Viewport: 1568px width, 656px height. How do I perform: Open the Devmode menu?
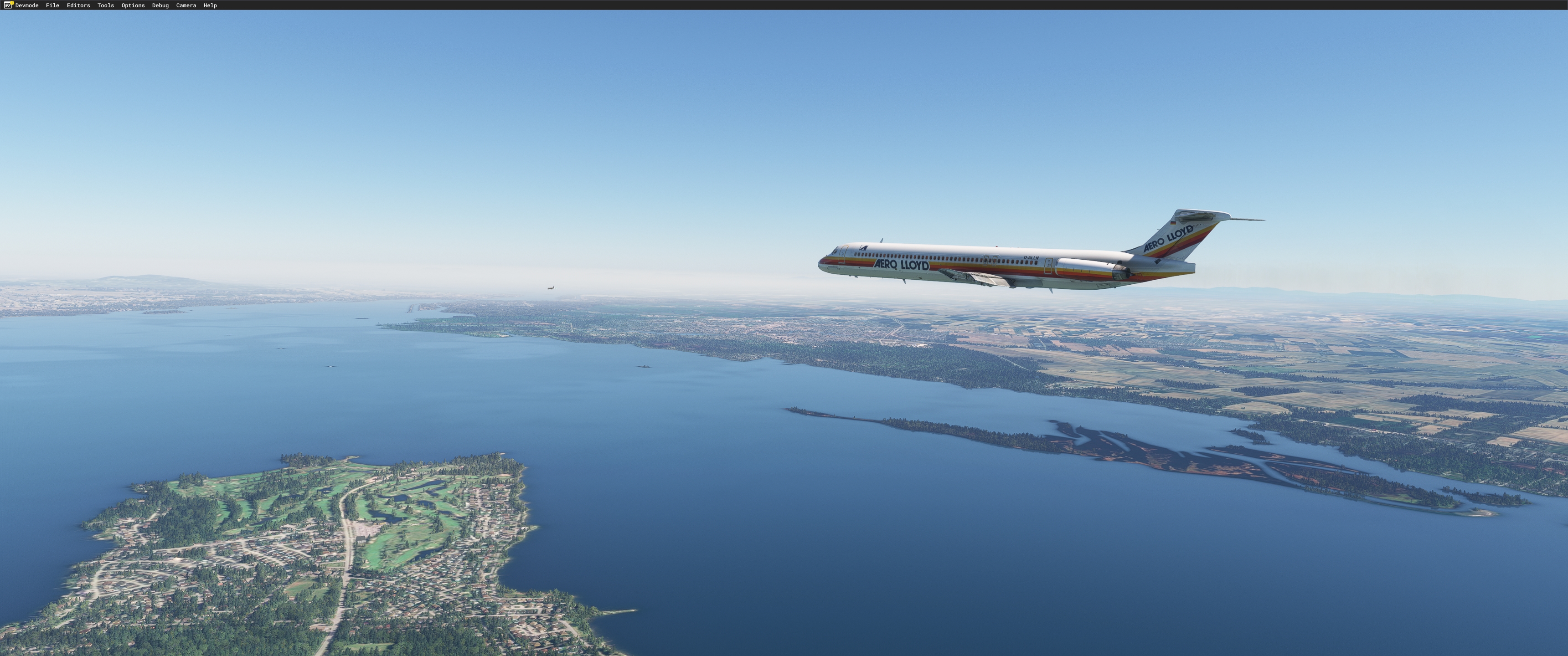coord(27,5)
